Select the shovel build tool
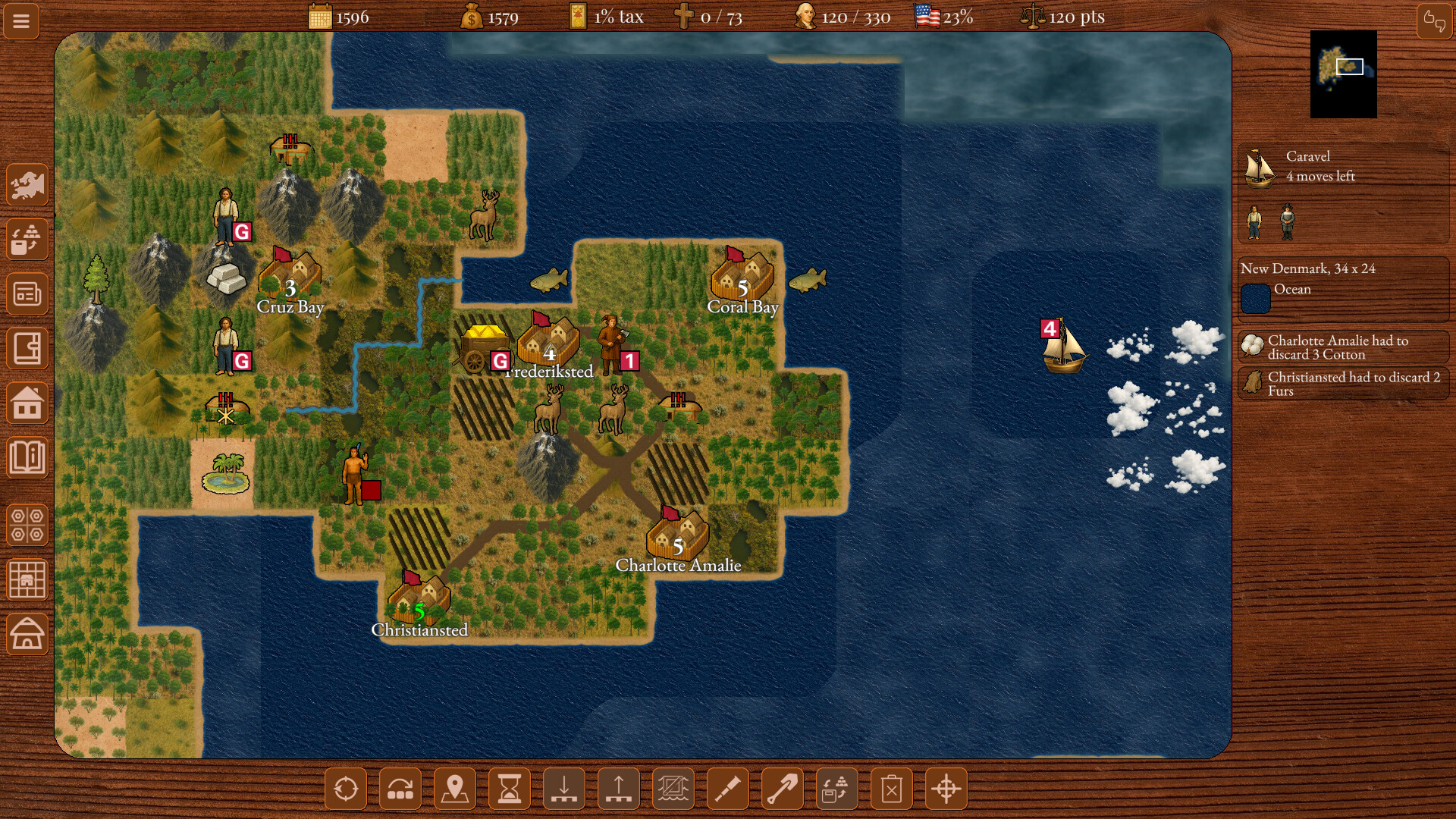The height and width of the screenshot is (819, 1456). tap(782, 789)
